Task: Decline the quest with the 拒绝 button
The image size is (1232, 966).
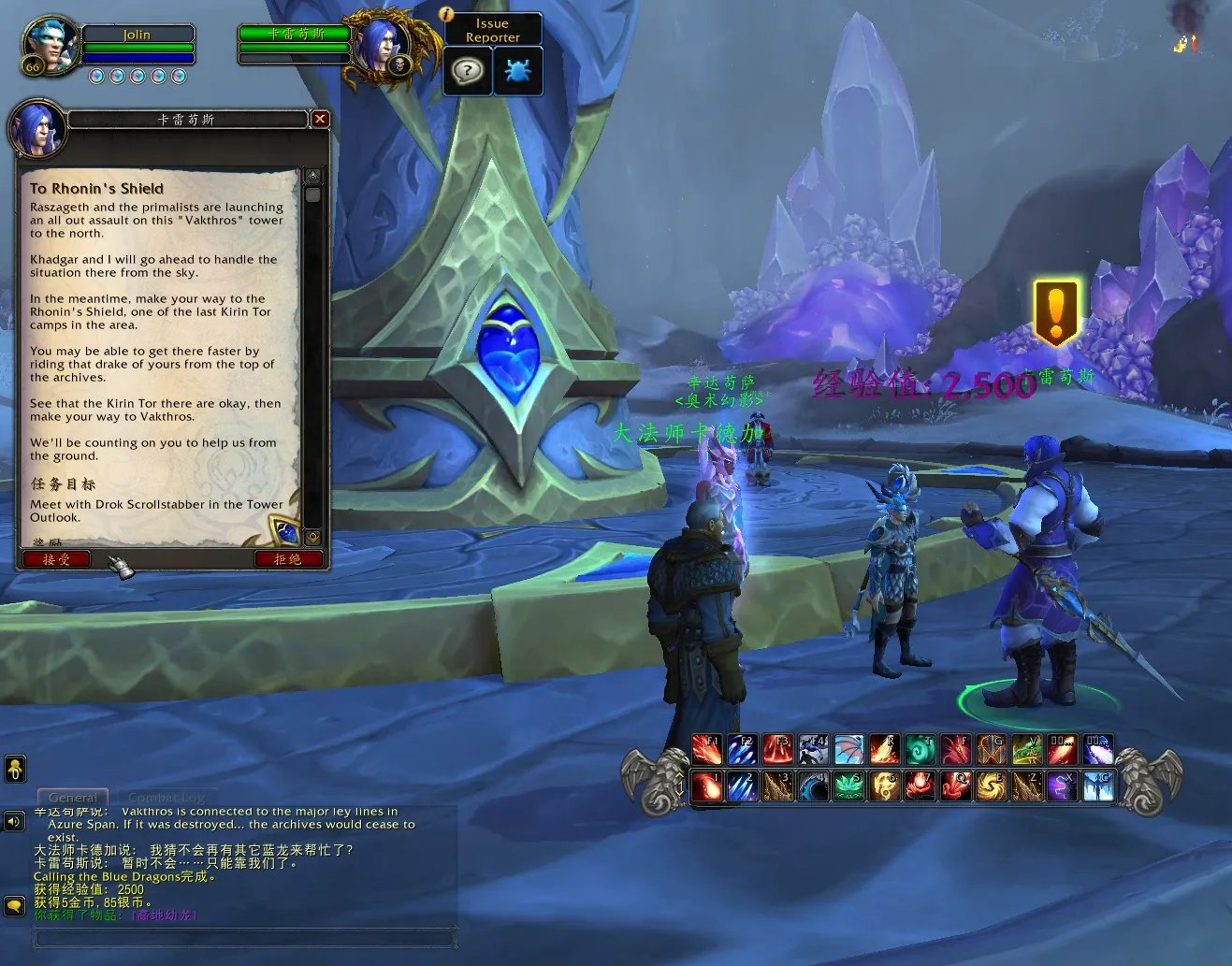Action: coord(288,559)
